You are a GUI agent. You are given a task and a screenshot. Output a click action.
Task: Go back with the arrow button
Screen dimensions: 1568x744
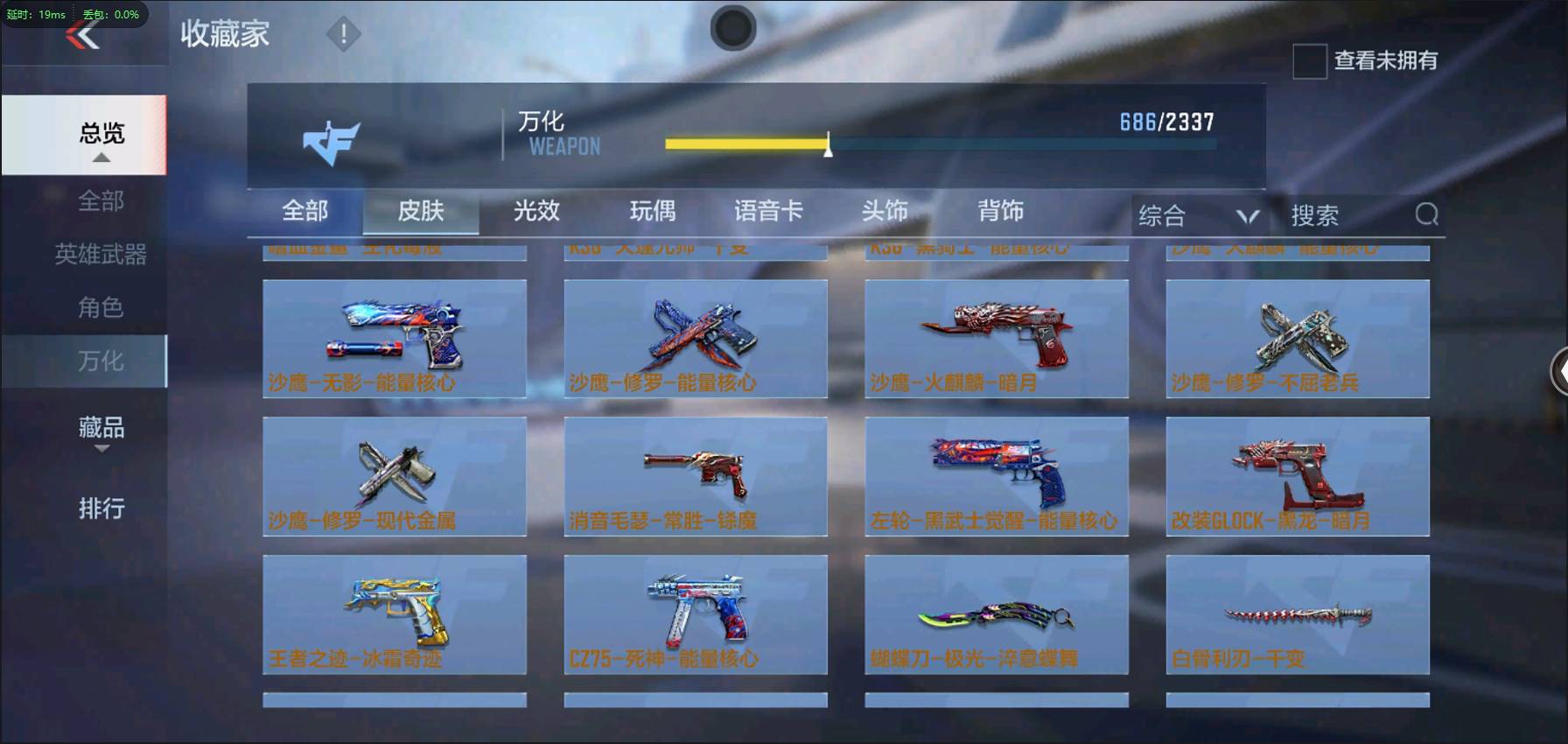(84, 37)
